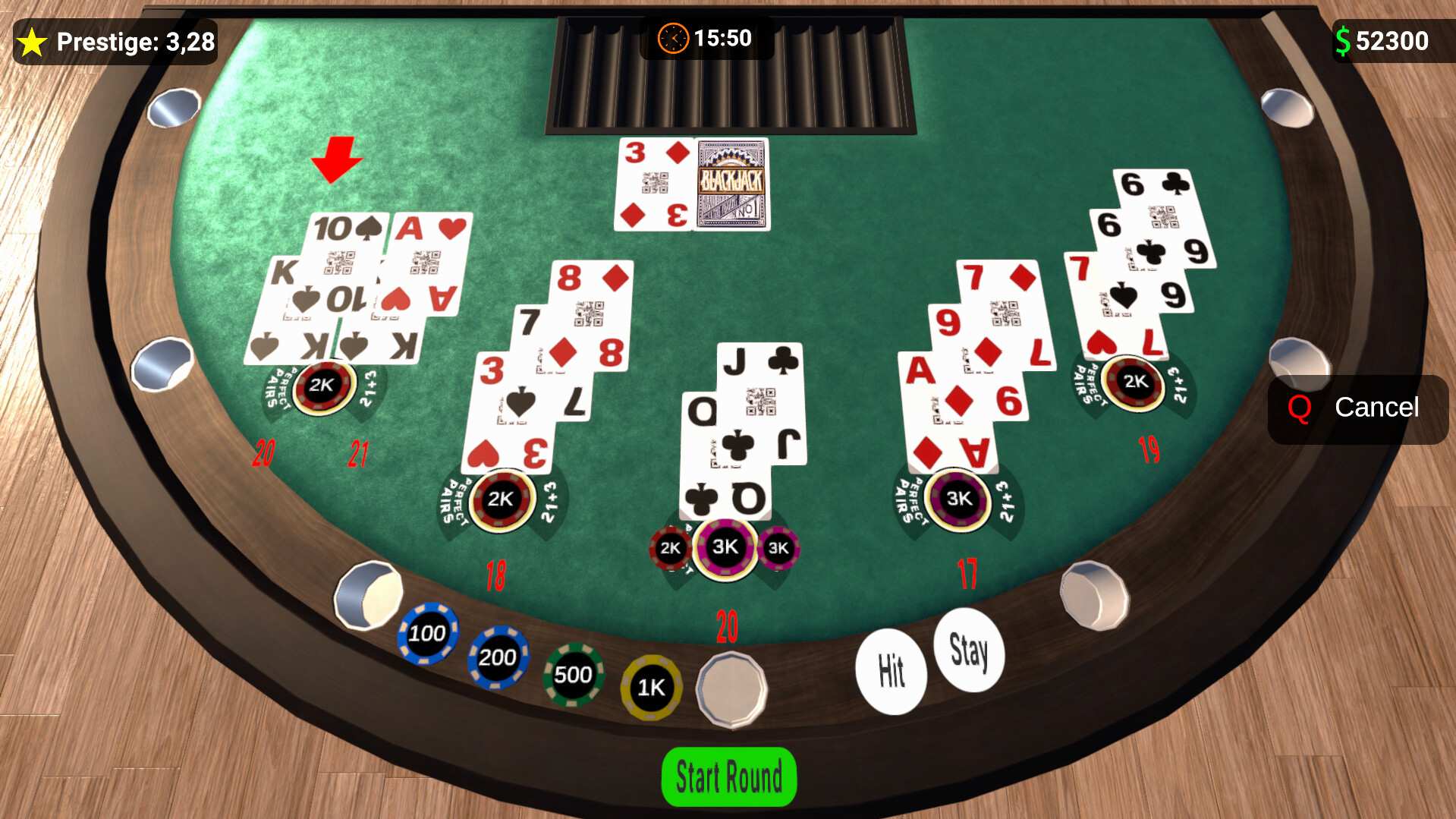Click Cancel on the right panel
The height and width of the screenshot is (819, 1456).
pos(1377,408)
